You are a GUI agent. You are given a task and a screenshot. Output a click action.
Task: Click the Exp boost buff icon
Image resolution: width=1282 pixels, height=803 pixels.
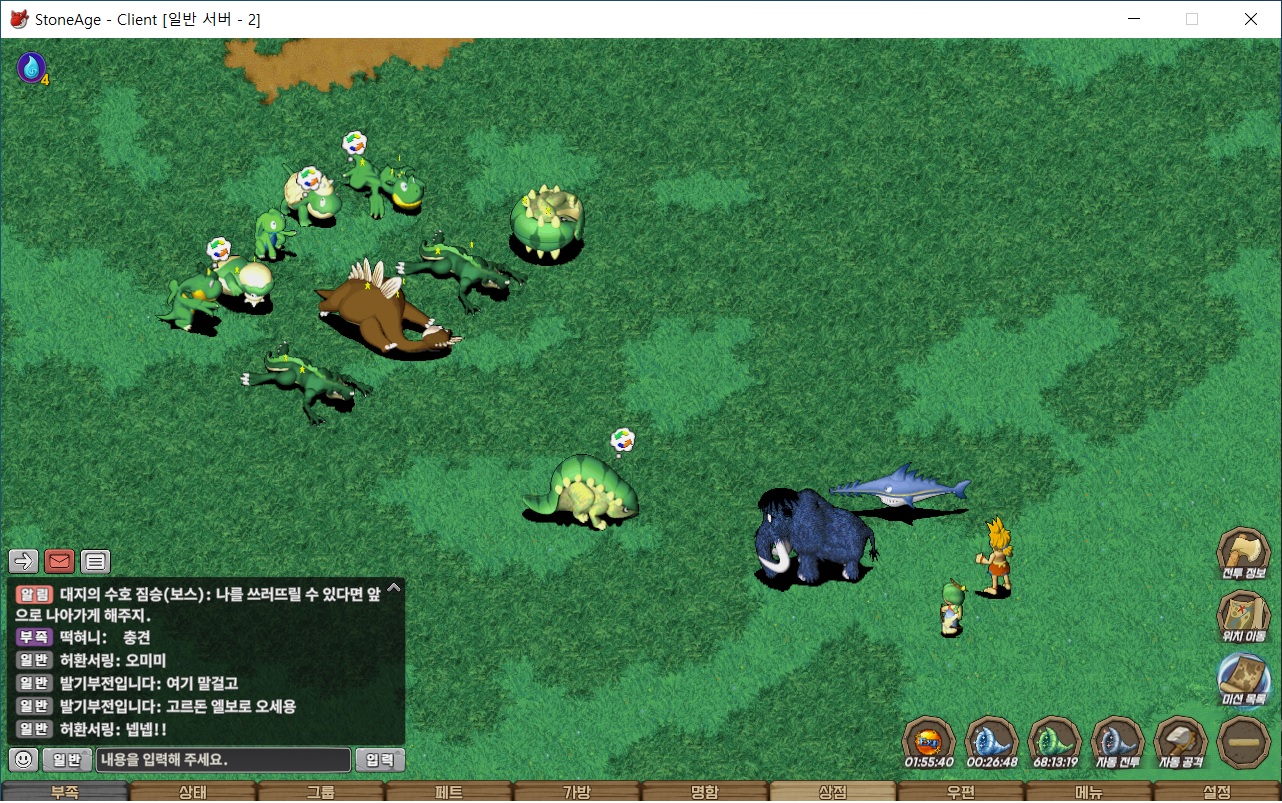929,741
